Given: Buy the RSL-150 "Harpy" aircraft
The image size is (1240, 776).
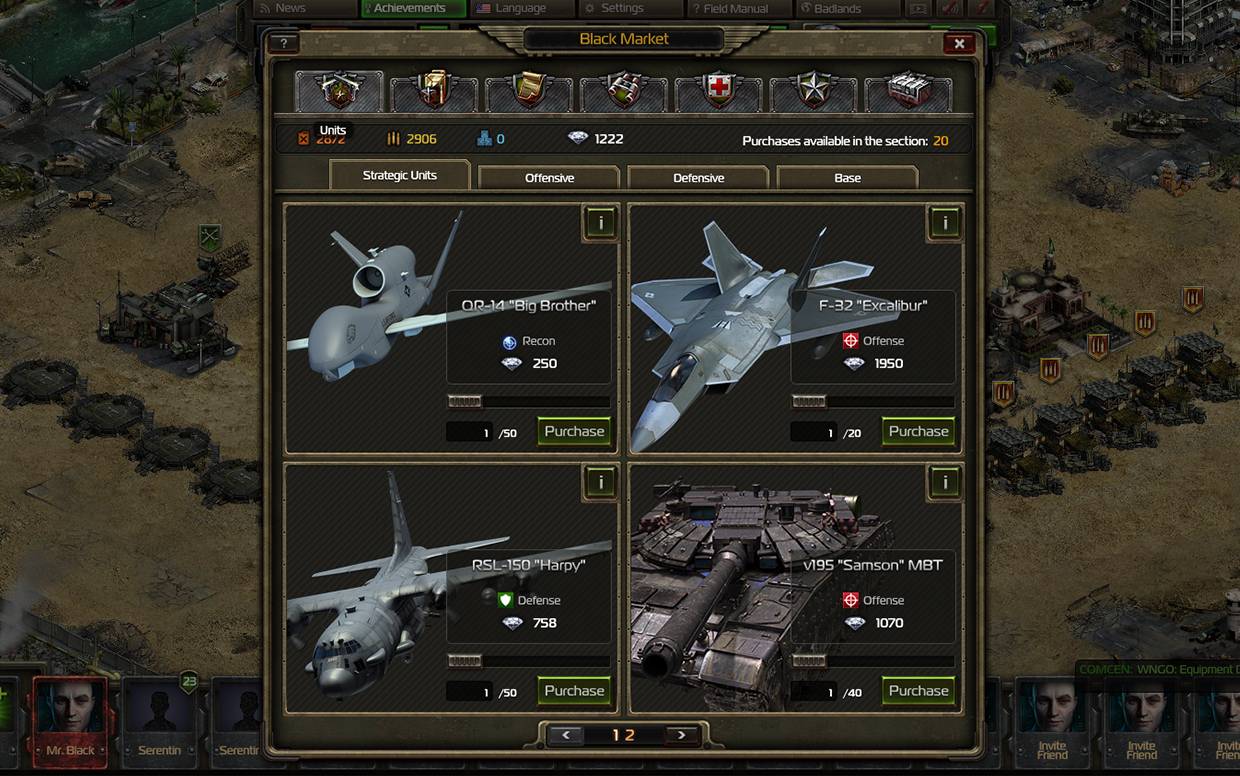Looking at the screenshot, I should (x=574, y=691).
